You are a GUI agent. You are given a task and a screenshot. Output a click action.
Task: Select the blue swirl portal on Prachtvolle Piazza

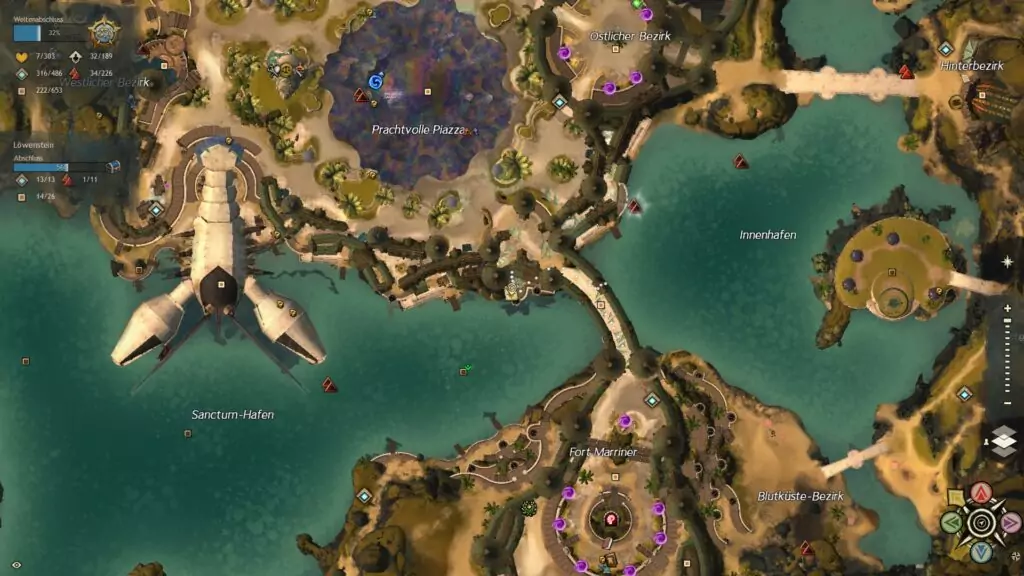click(x=376, y=81)
